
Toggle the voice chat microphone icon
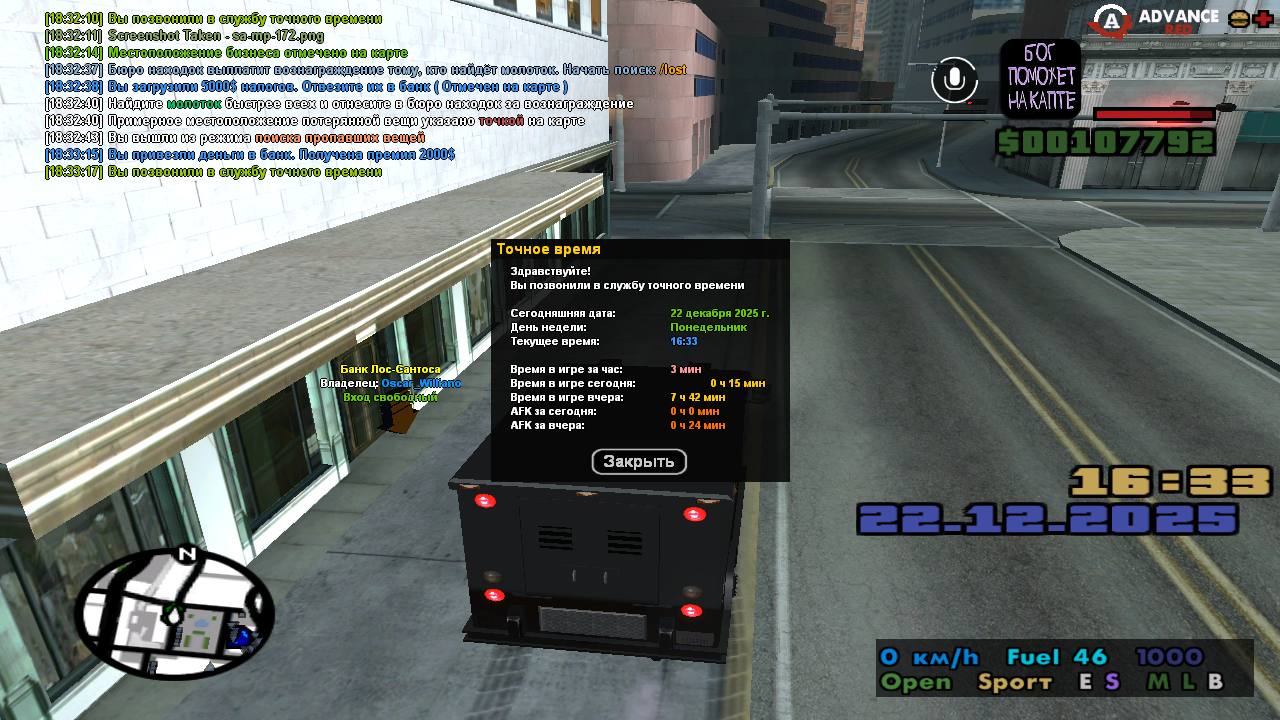tap(954, 80)
